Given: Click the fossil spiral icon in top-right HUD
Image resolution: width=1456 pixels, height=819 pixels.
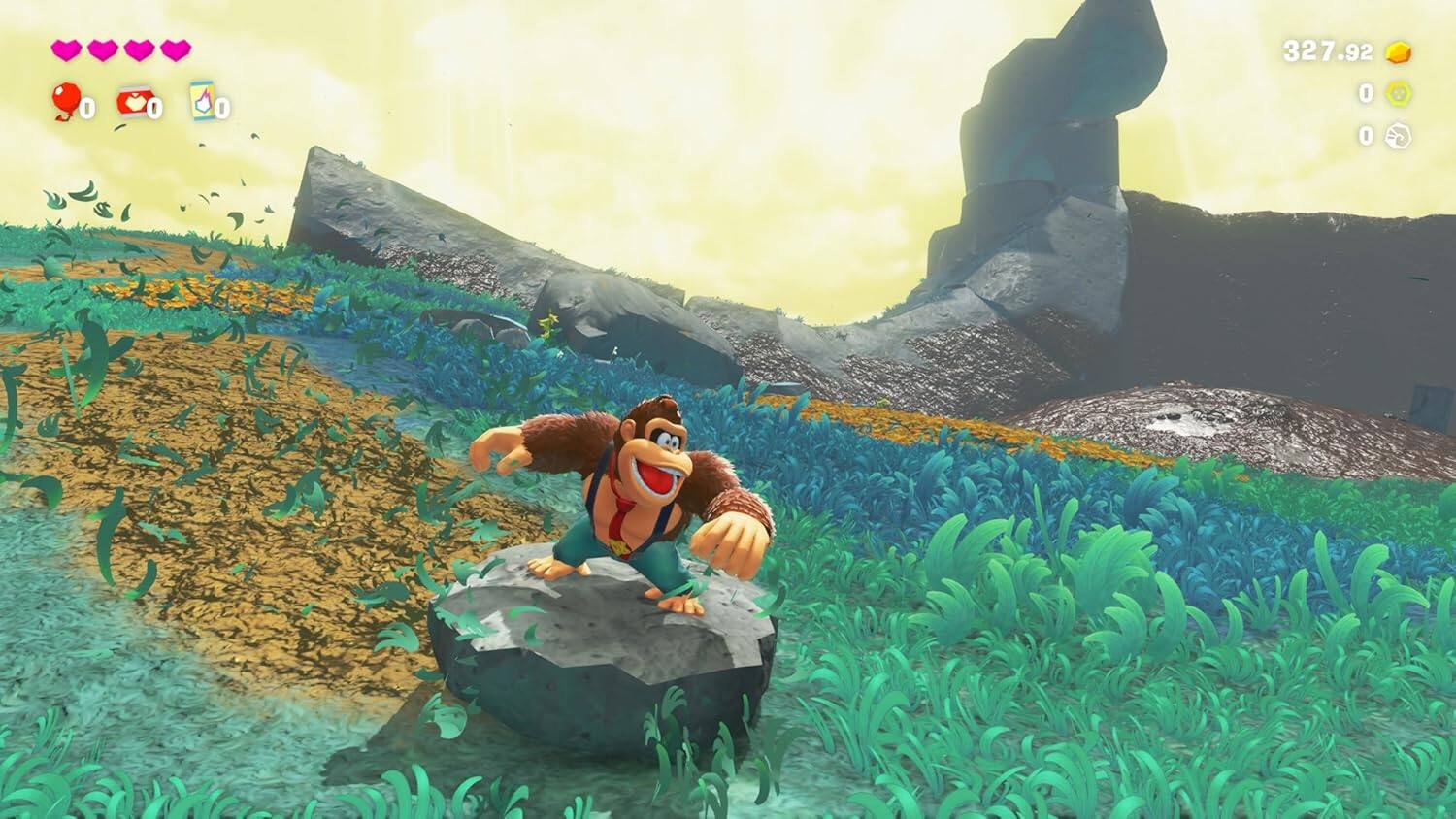Looking at the screenshot, I should pos(1396,136).
